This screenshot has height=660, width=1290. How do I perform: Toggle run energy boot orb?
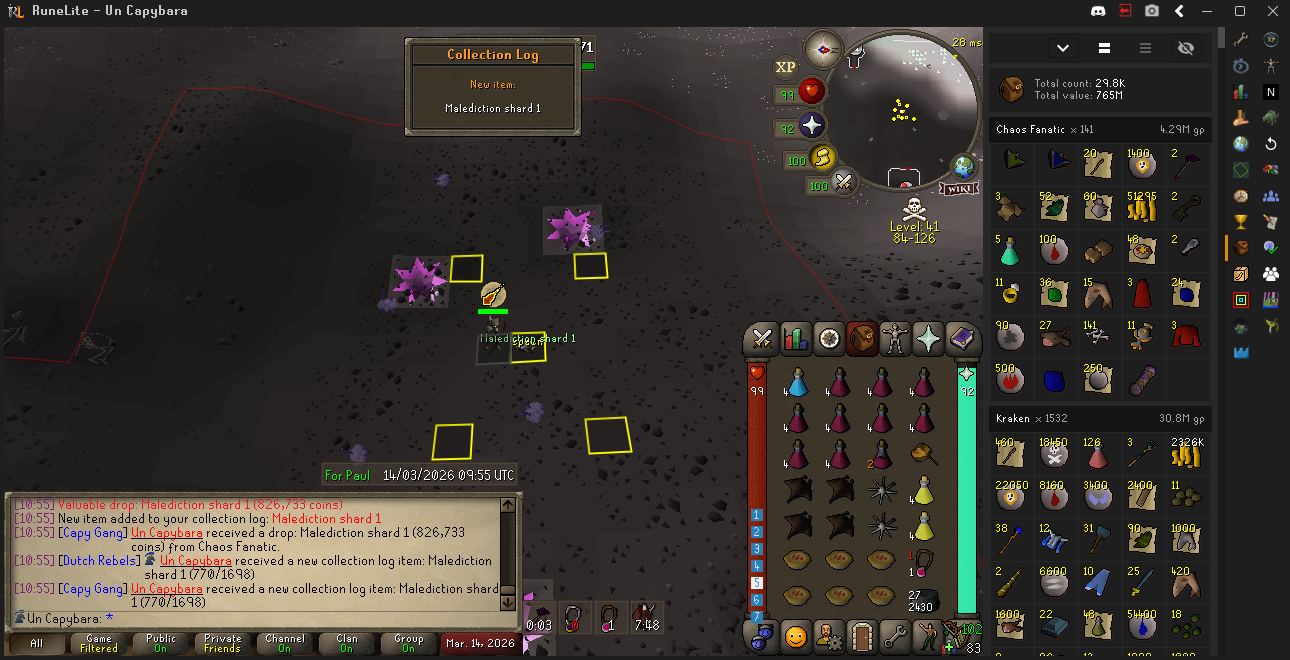tap(822, 158)
